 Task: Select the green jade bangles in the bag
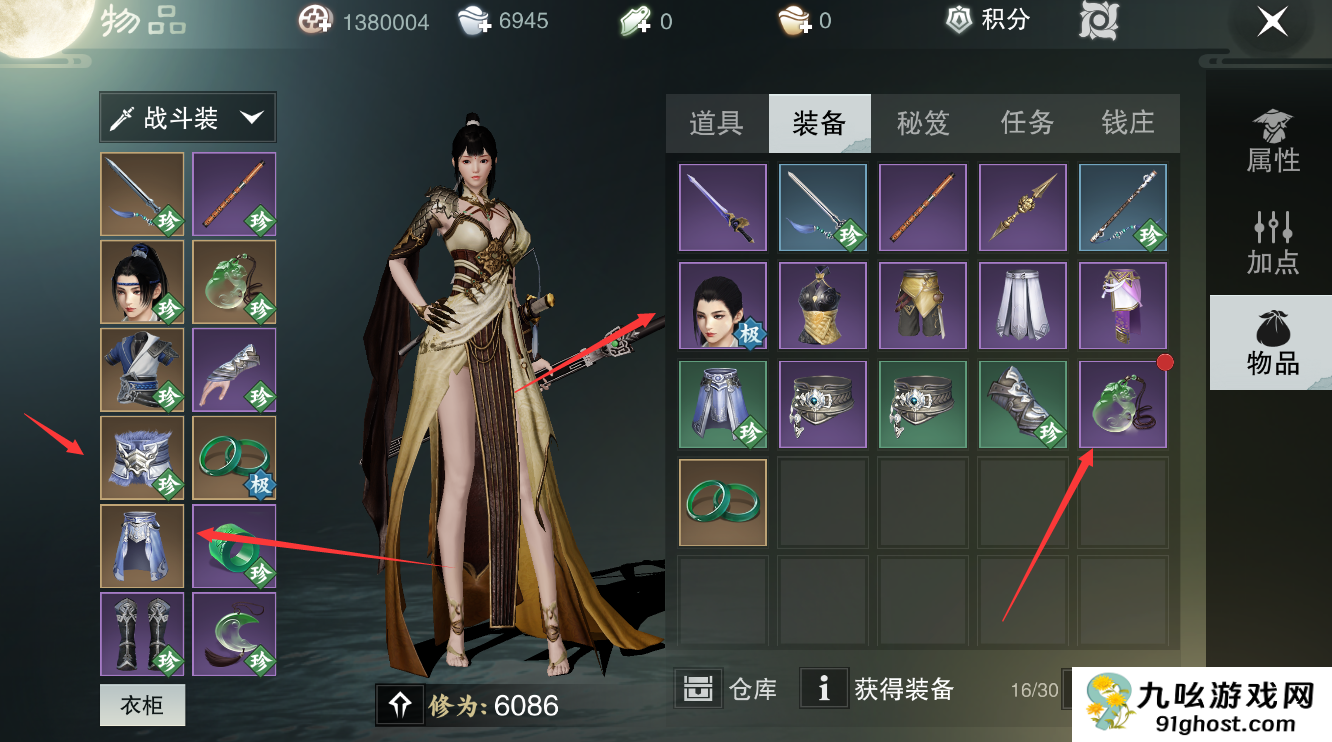point(723,503)
